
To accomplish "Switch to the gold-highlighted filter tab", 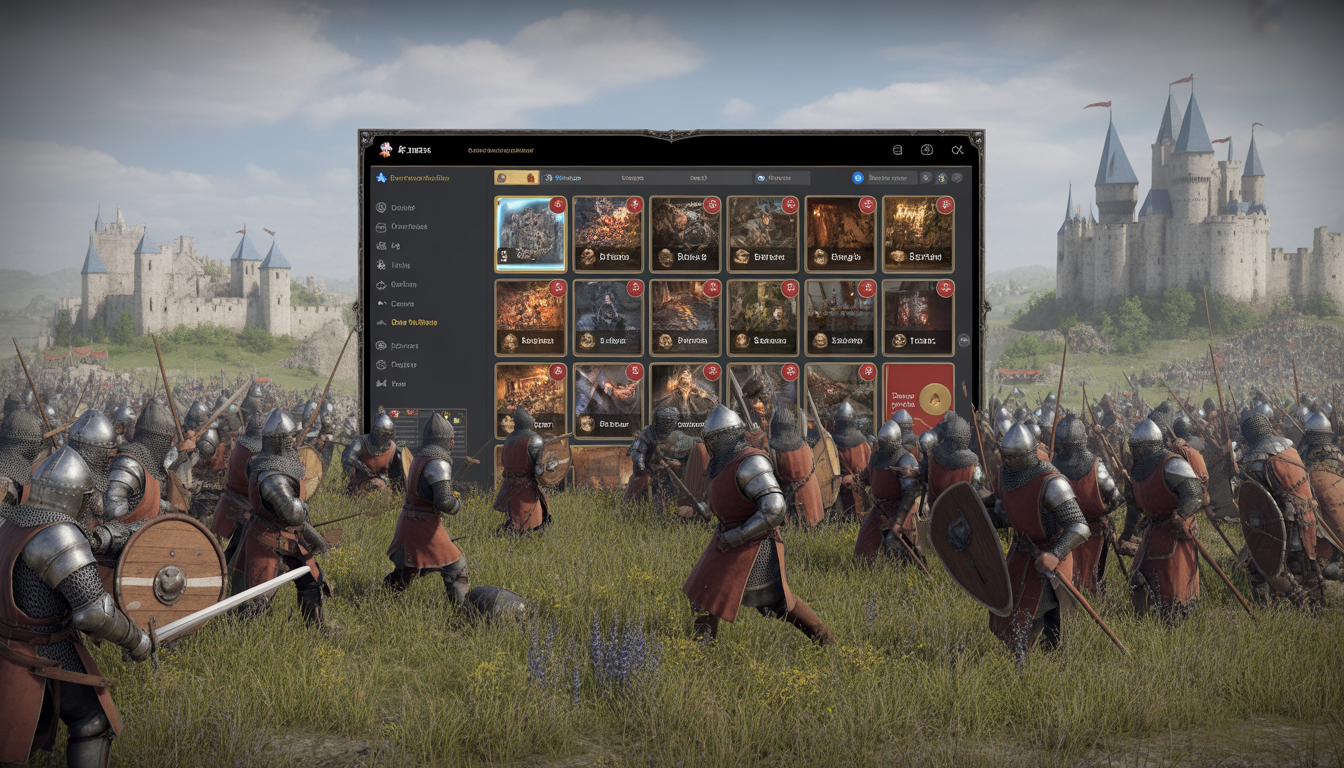I will tap(516, 177).
